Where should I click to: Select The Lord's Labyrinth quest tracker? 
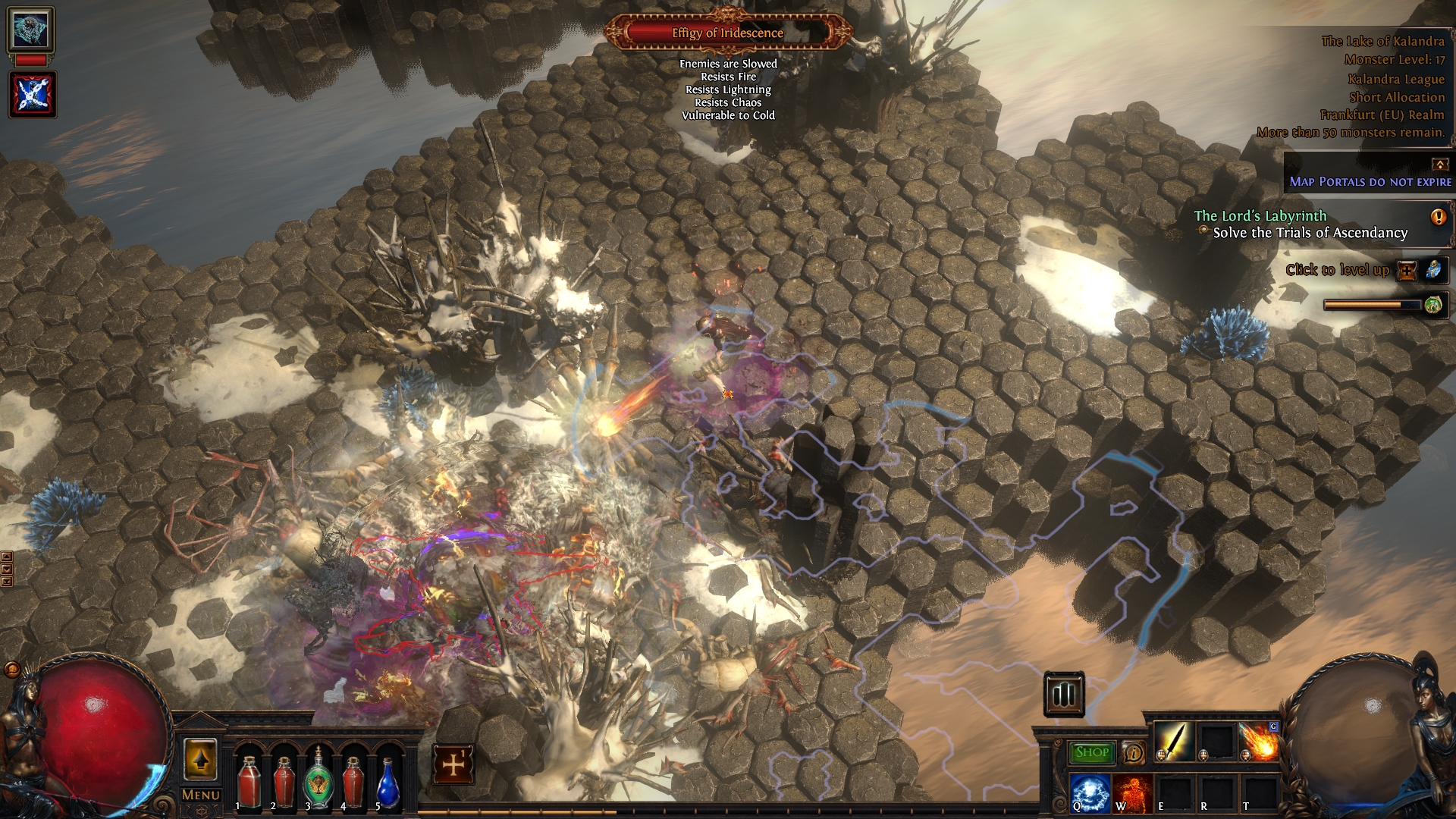(1260, 216)
